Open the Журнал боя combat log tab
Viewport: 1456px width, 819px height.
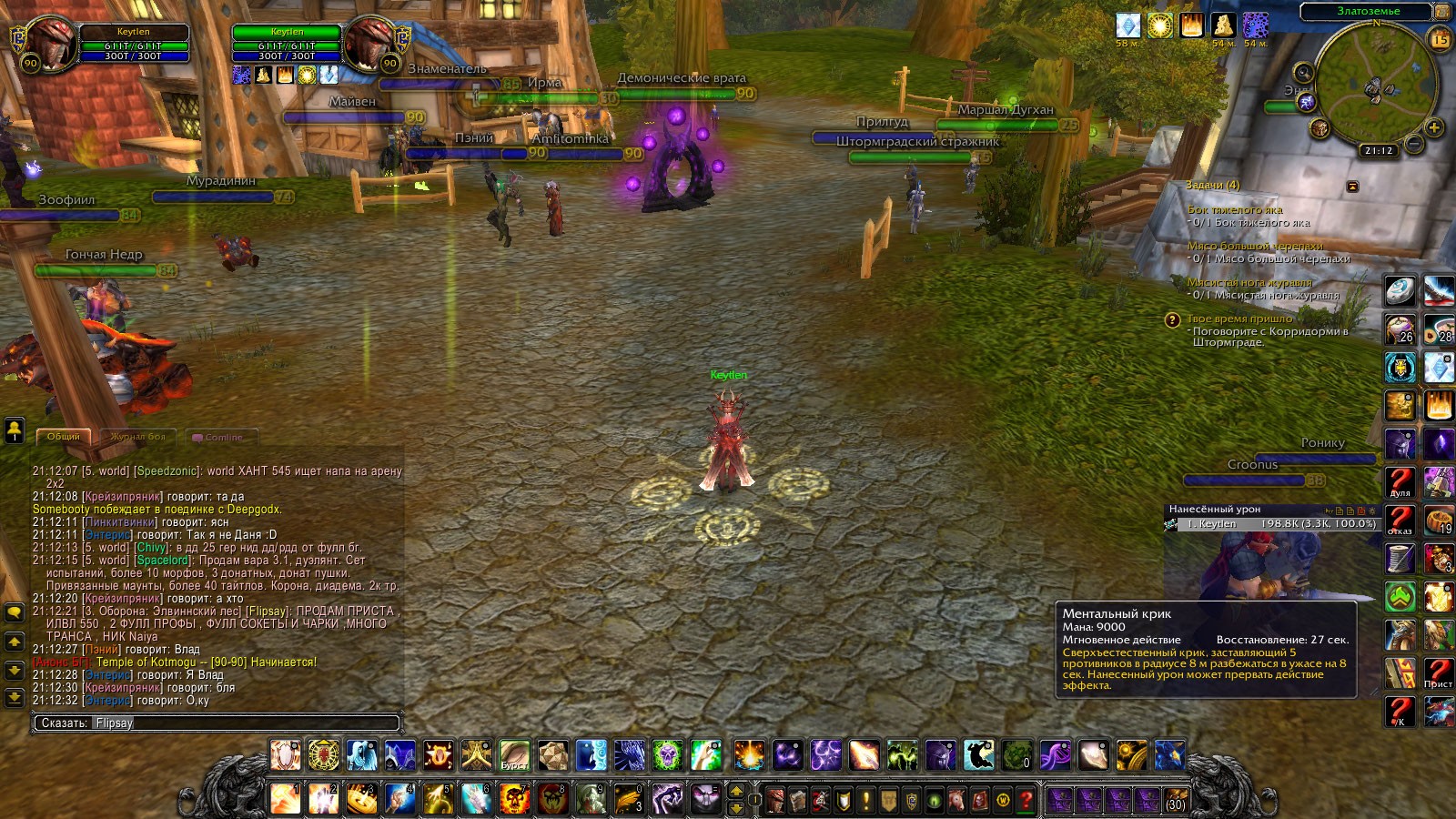point(138,437)
